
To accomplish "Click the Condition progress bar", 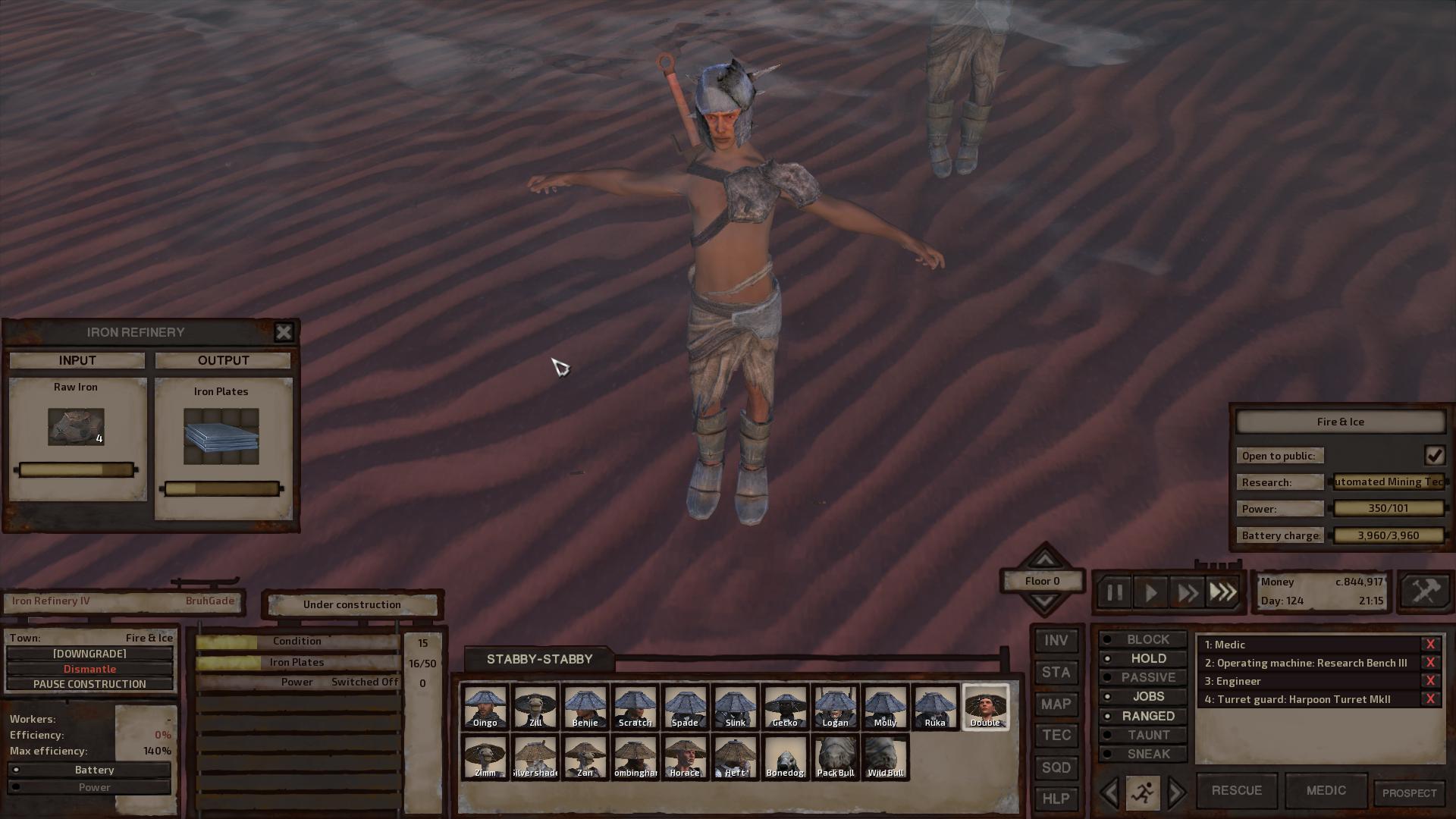I will (x=296, y=641).
